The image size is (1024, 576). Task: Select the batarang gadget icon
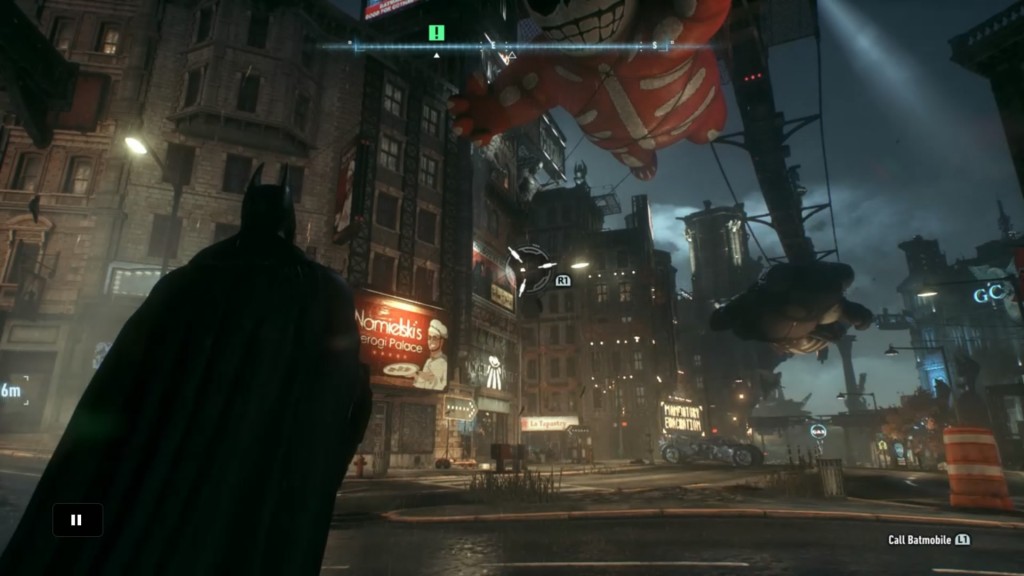point(531,266)
